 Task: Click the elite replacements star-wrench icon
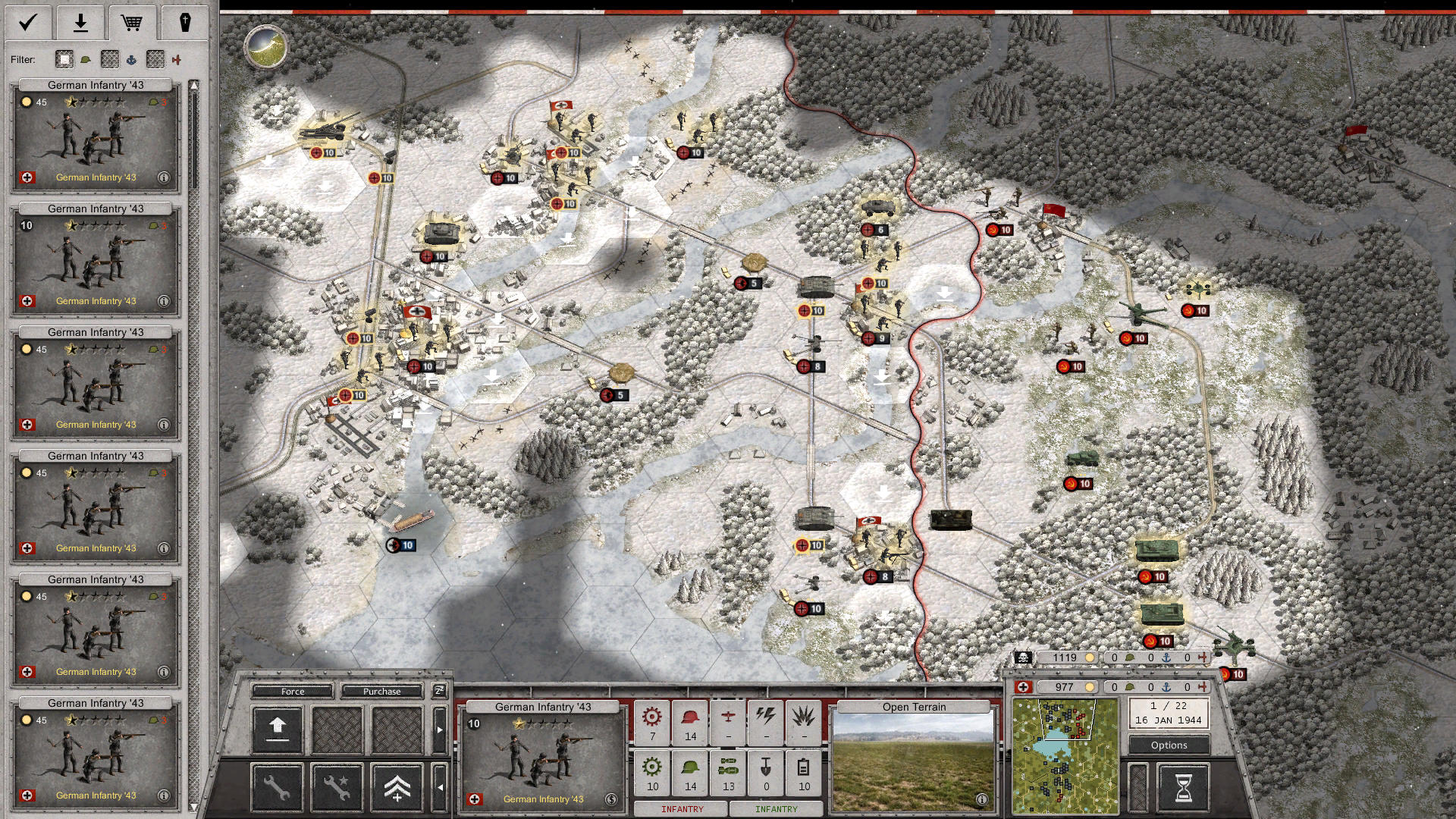(337, 789)
